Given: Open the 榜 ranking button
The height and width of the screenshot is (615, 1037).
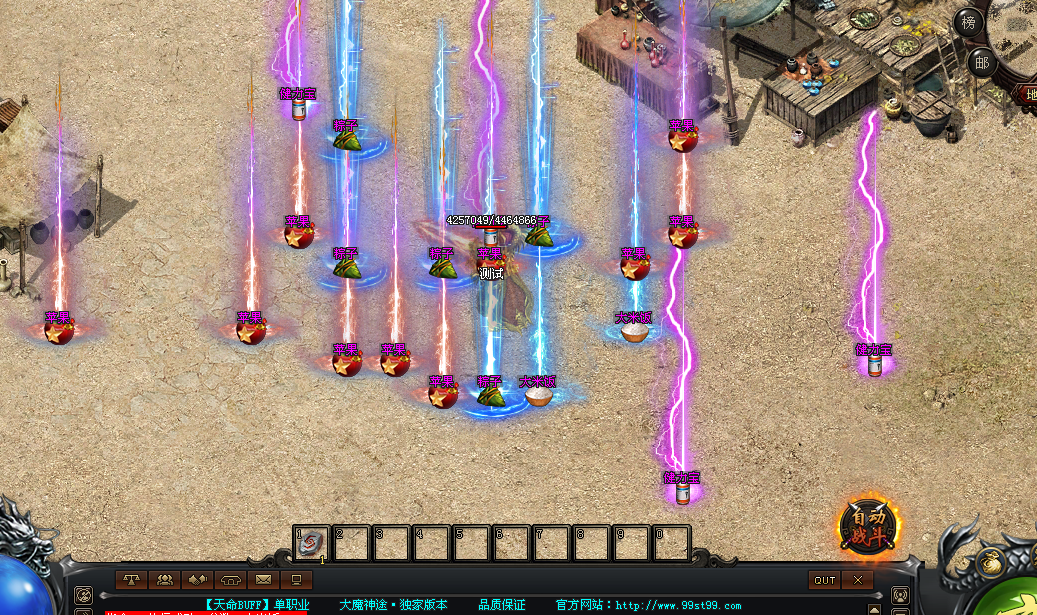Looking at the screenshot, I should click(967, 23).
